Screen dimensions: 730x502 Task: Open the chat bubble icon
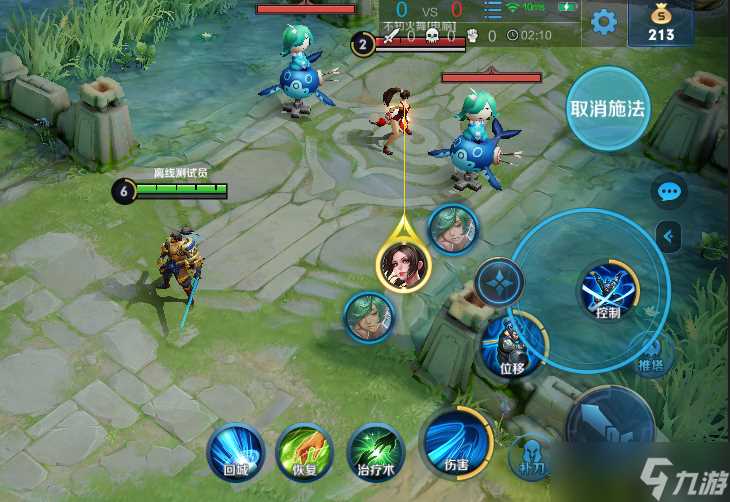click(669, 190)
